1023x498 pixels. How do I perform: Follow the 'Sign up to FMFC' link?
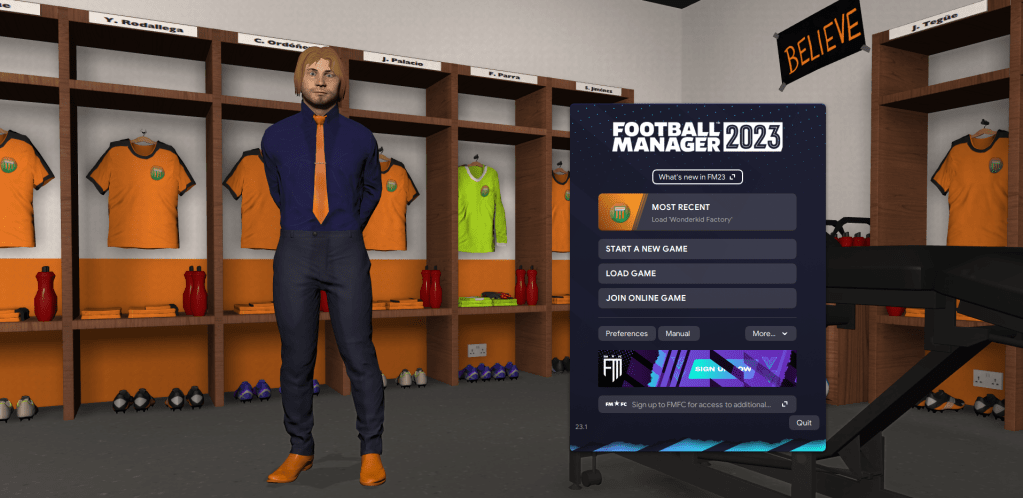click(x=697, y=404)
